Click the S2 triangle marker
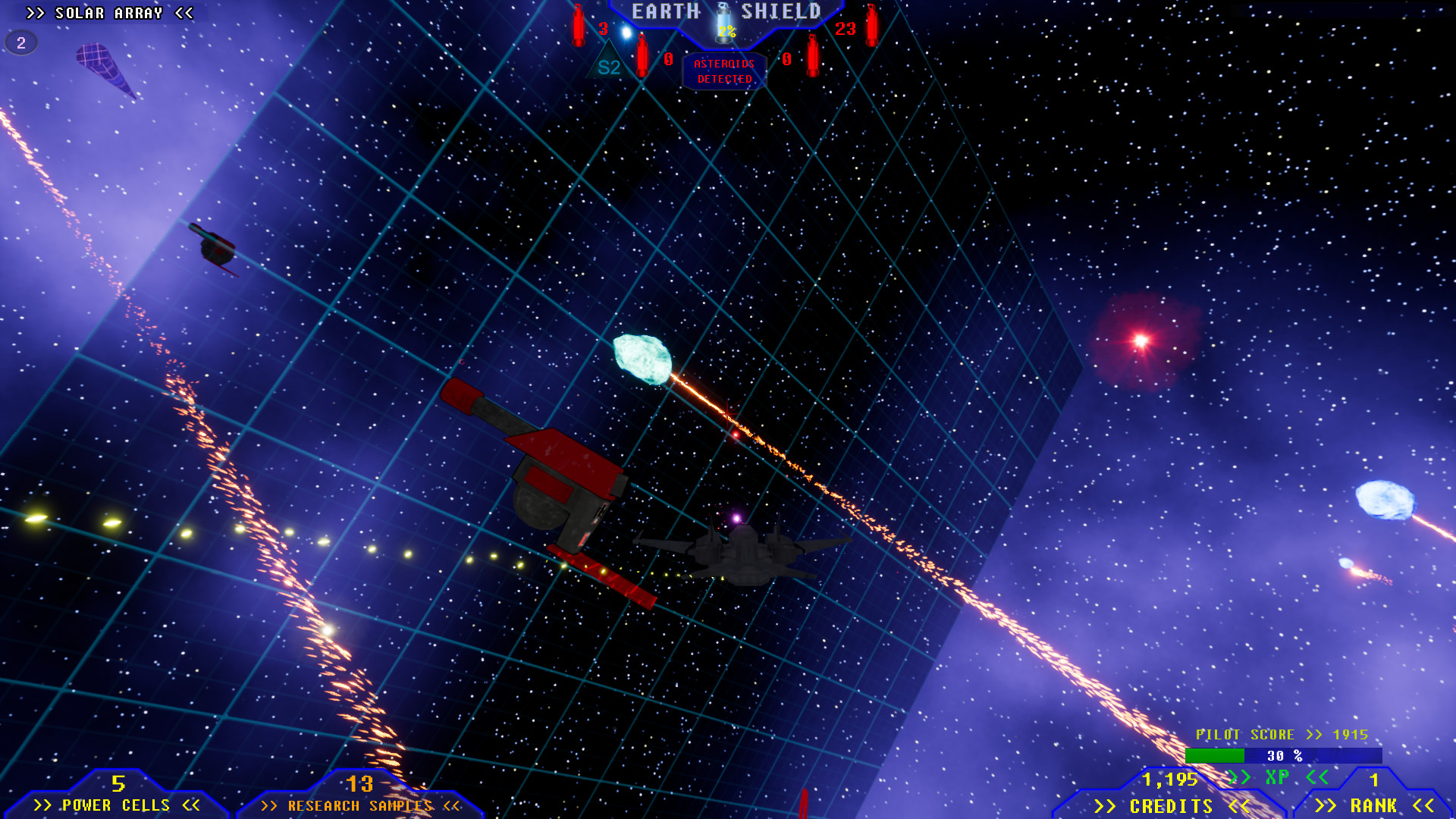The height and width of the screenshot is (819, 1456). tap(607, 64)
